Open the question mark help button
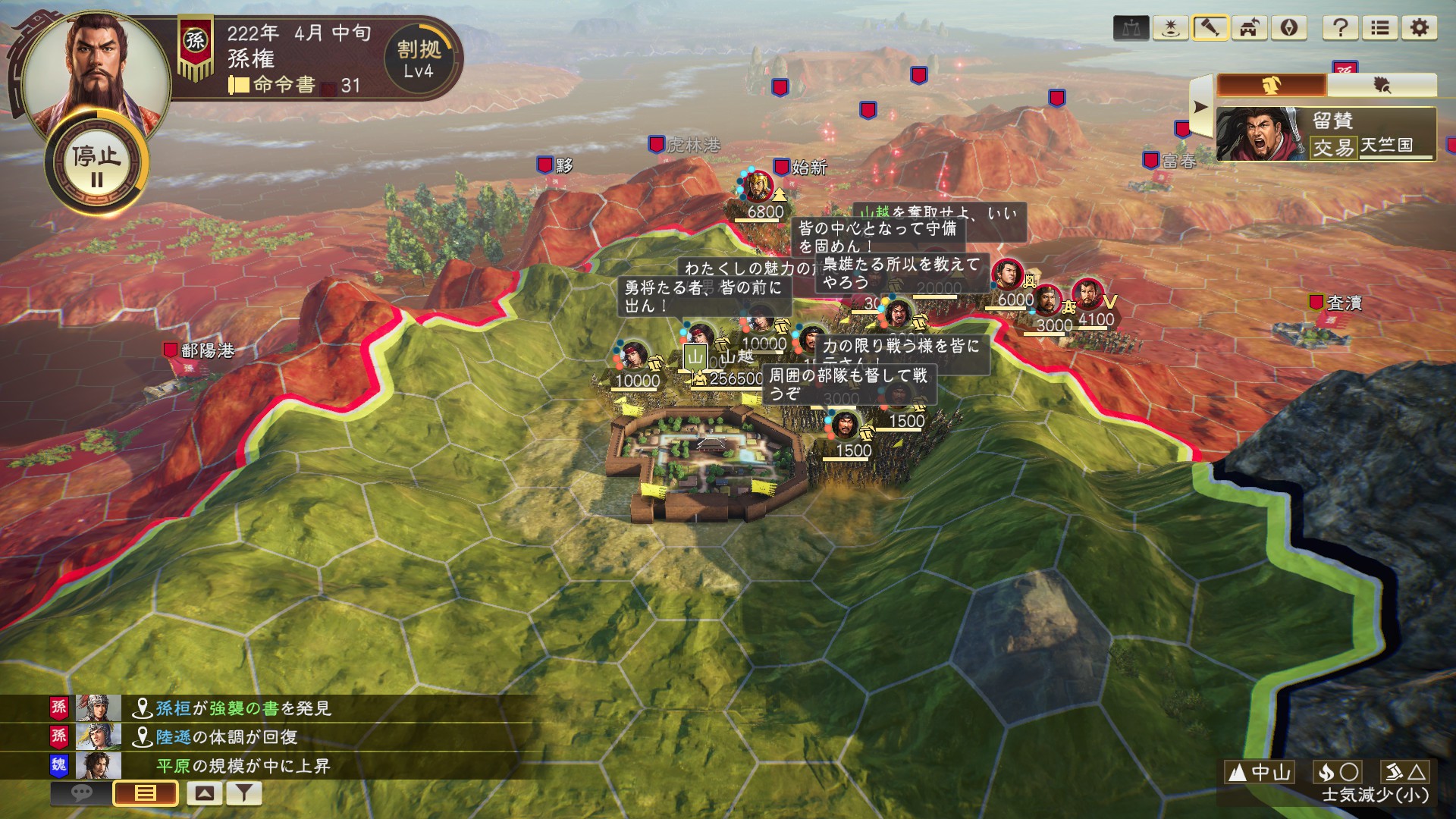 [x=1340, y=29]
